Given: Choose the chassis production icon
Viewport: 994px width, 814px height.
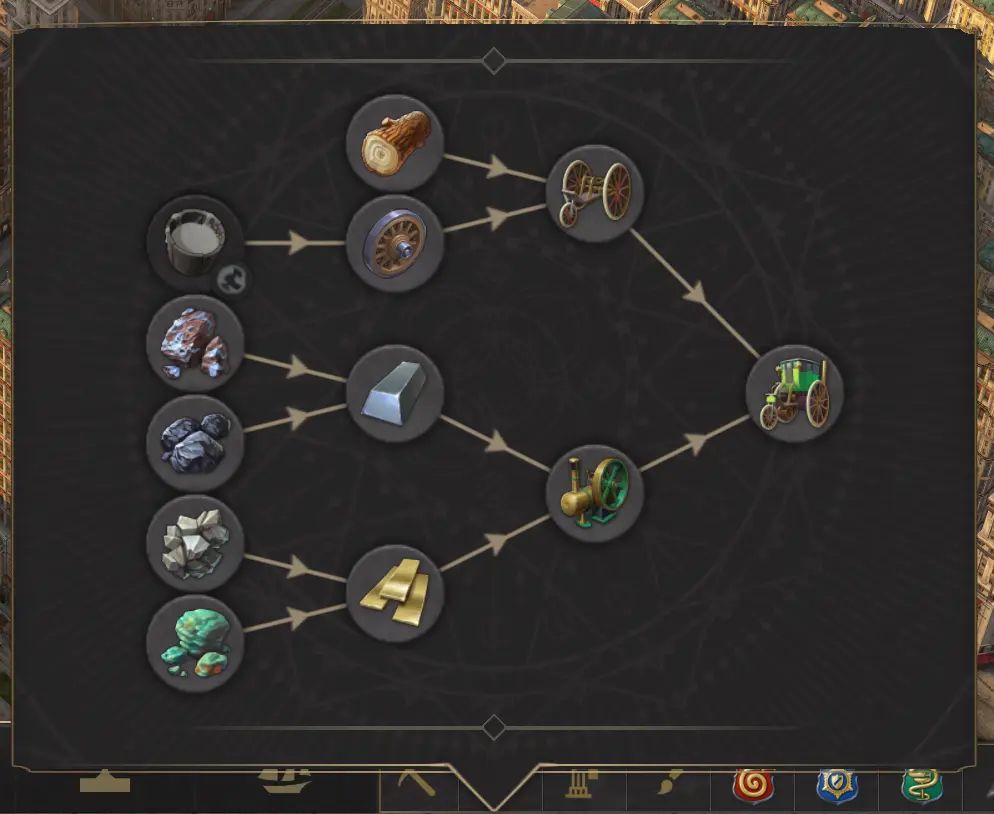Looking at the screenshot, I should tap(595, 193).
